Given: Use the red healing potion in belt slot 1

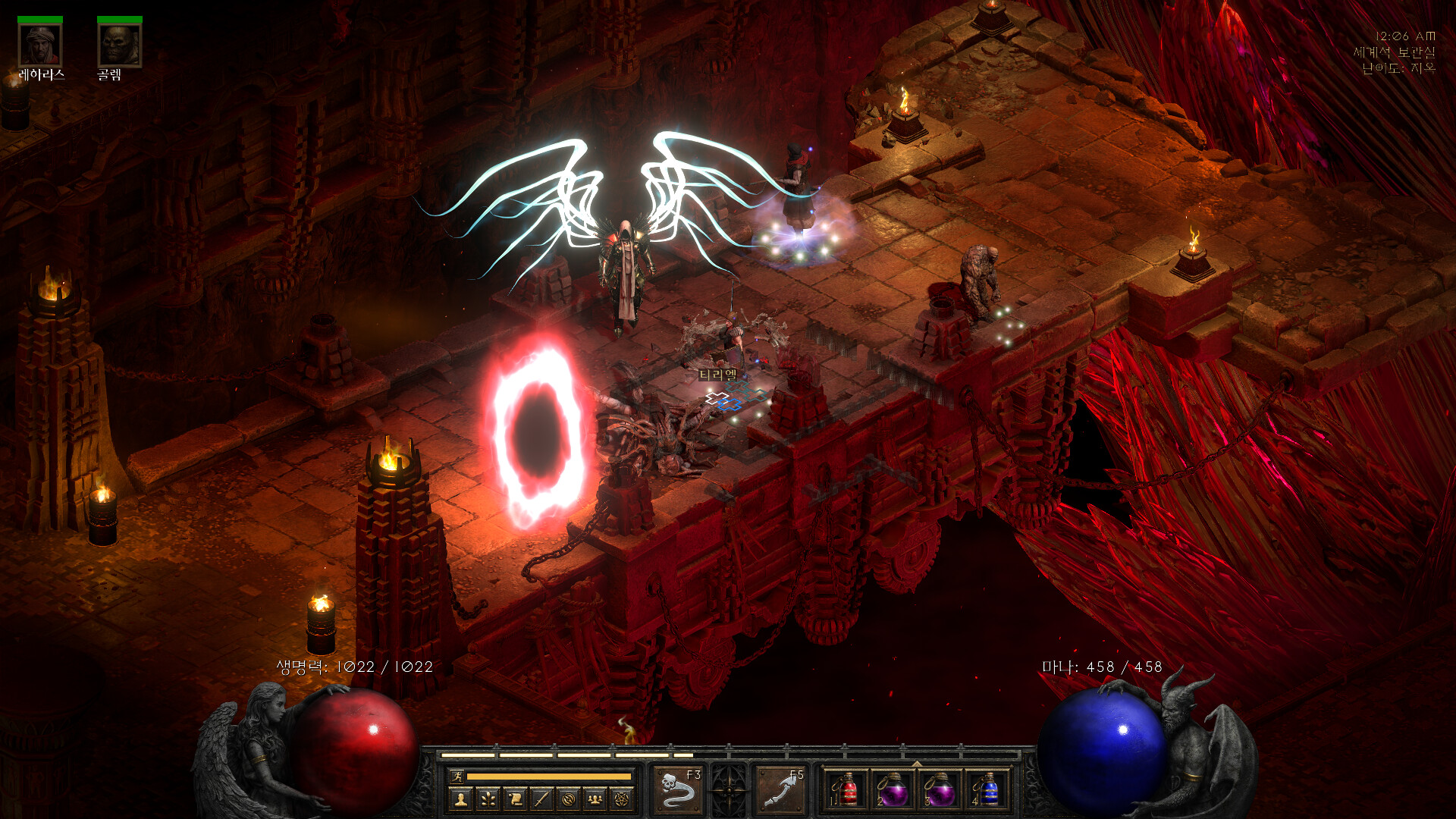Looking at the screenshot, I should pos(848,790).
